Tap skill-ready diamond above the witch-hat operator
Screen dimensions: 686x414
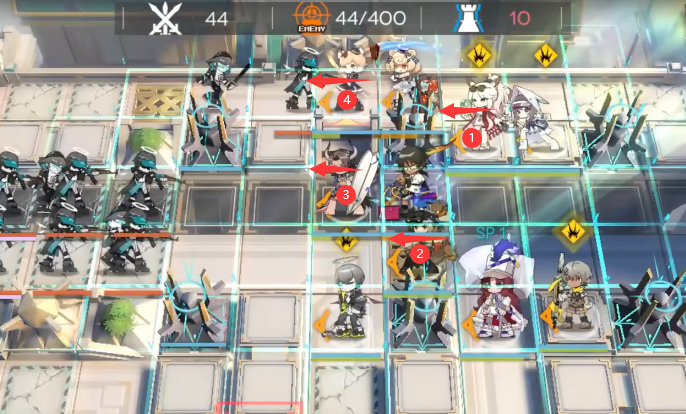click(x=544, y=53)
